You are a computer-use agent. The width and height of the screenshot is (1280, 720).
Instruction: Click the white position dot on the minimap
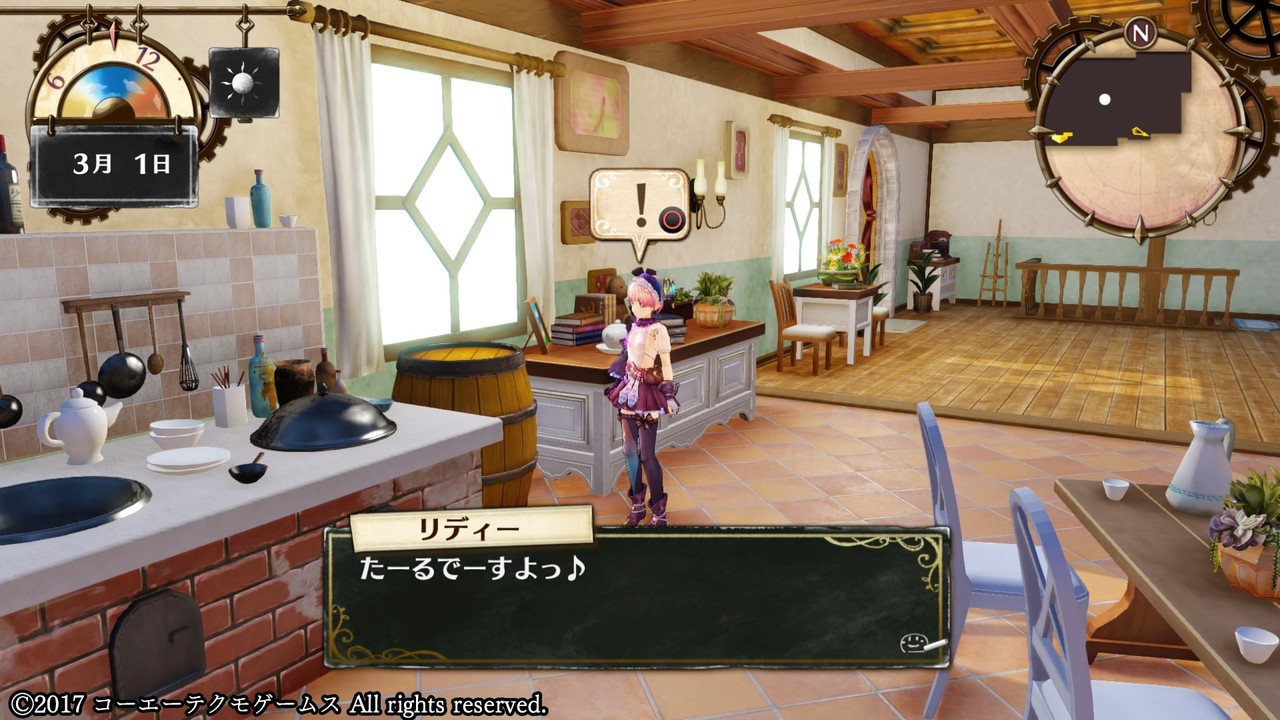pos(1104,99)
